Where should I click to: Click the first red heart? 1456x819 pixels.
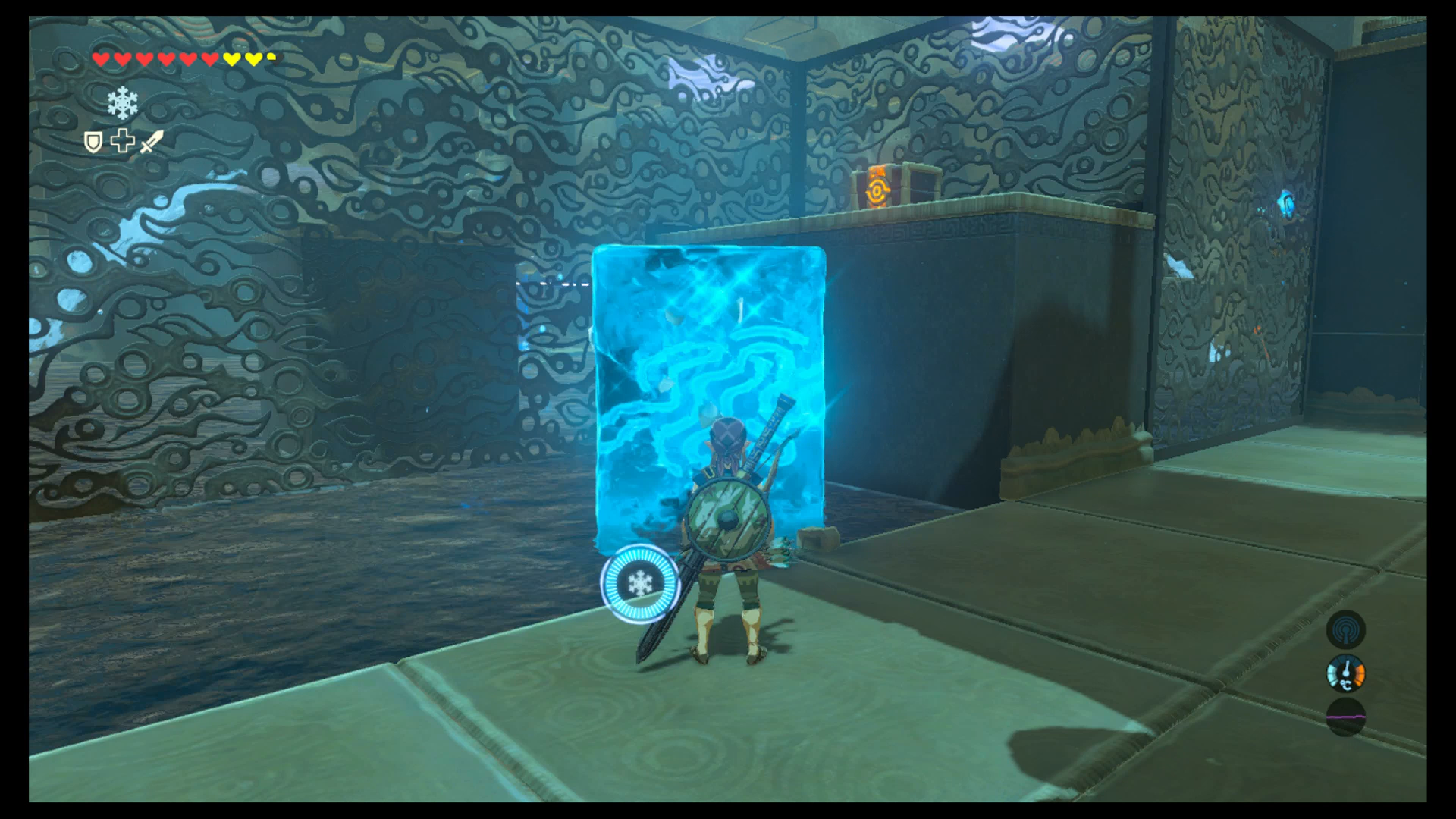point(101,59)
